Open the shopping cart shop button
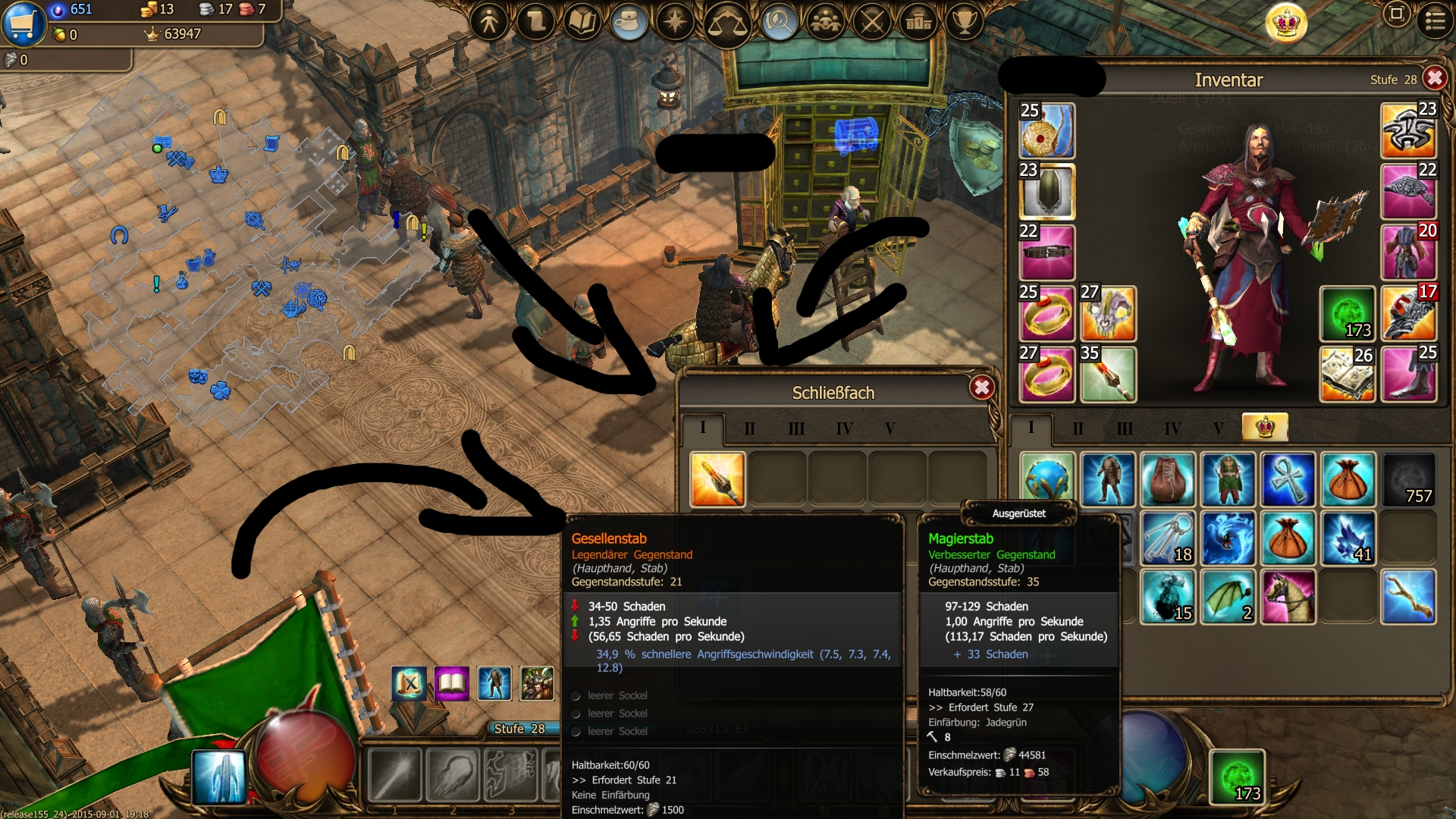Screen dimensions: 1456x819 click(x=24, y=24)
